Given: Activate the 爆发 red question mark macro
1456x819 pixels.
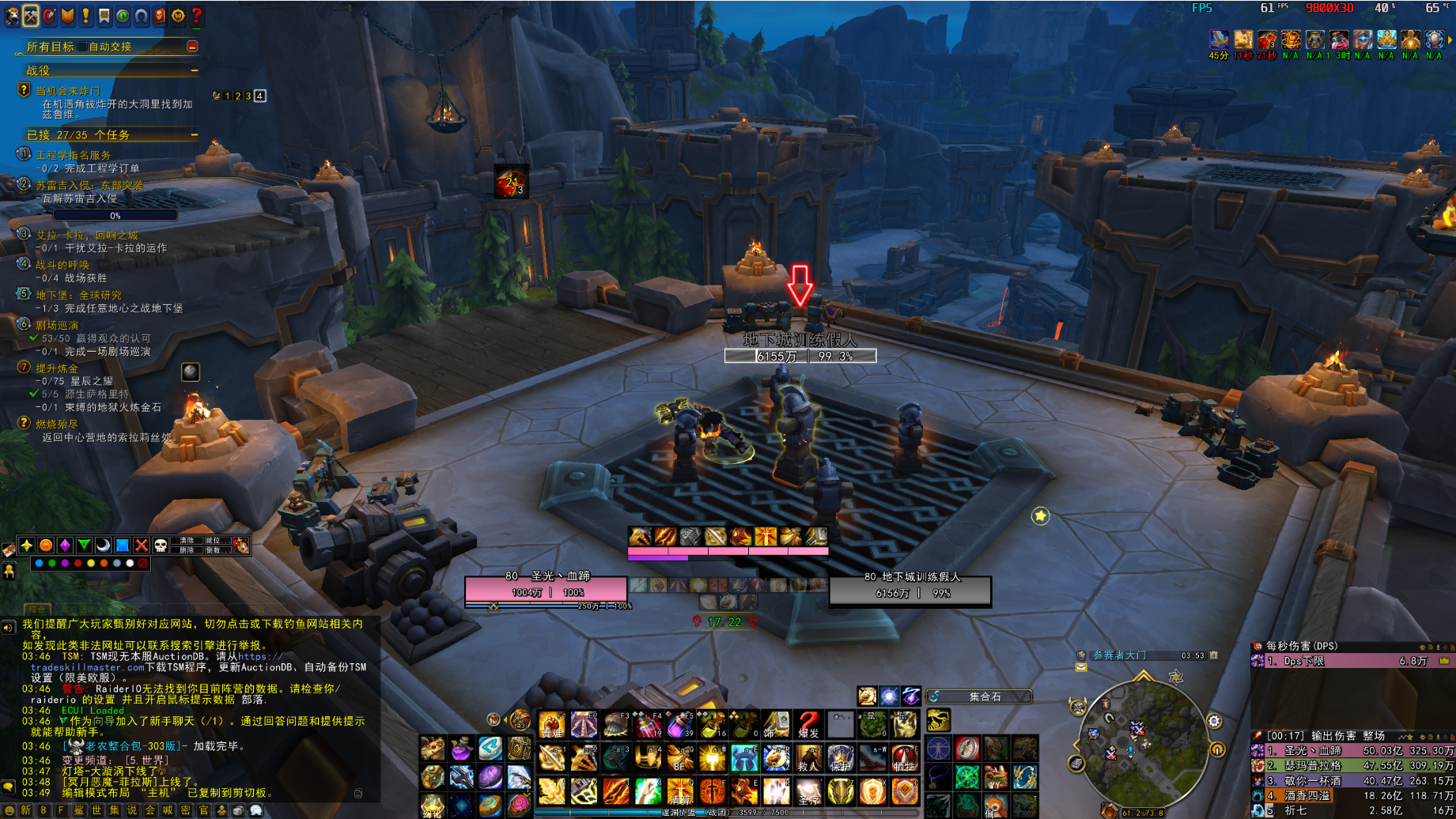Looking at the screenshot, I should coord(807,724).
